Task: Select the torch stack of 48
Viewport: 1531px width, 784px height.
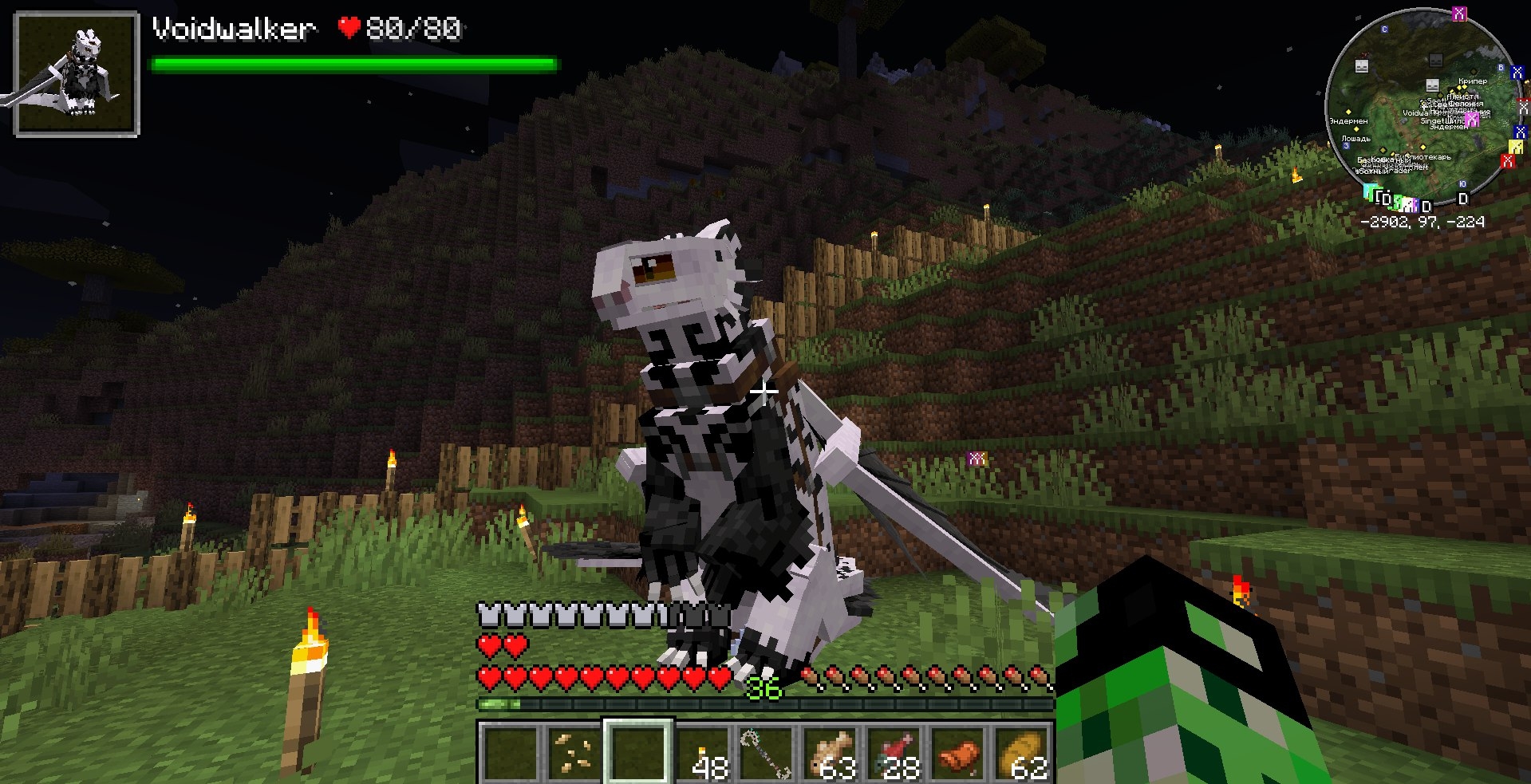Action: click(x=703, y=751)
